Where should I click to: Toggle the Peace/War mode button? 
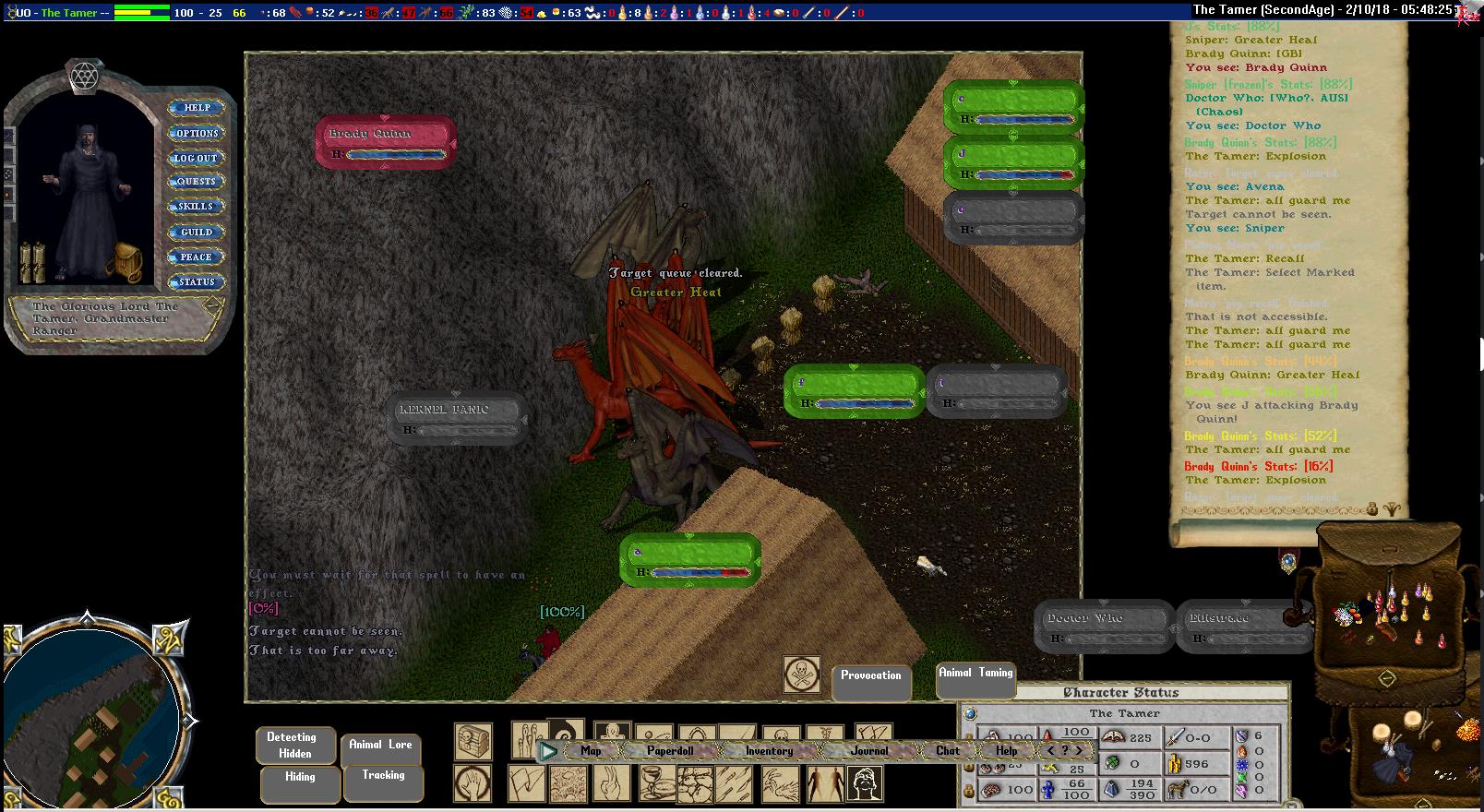(x=197, y=257)
